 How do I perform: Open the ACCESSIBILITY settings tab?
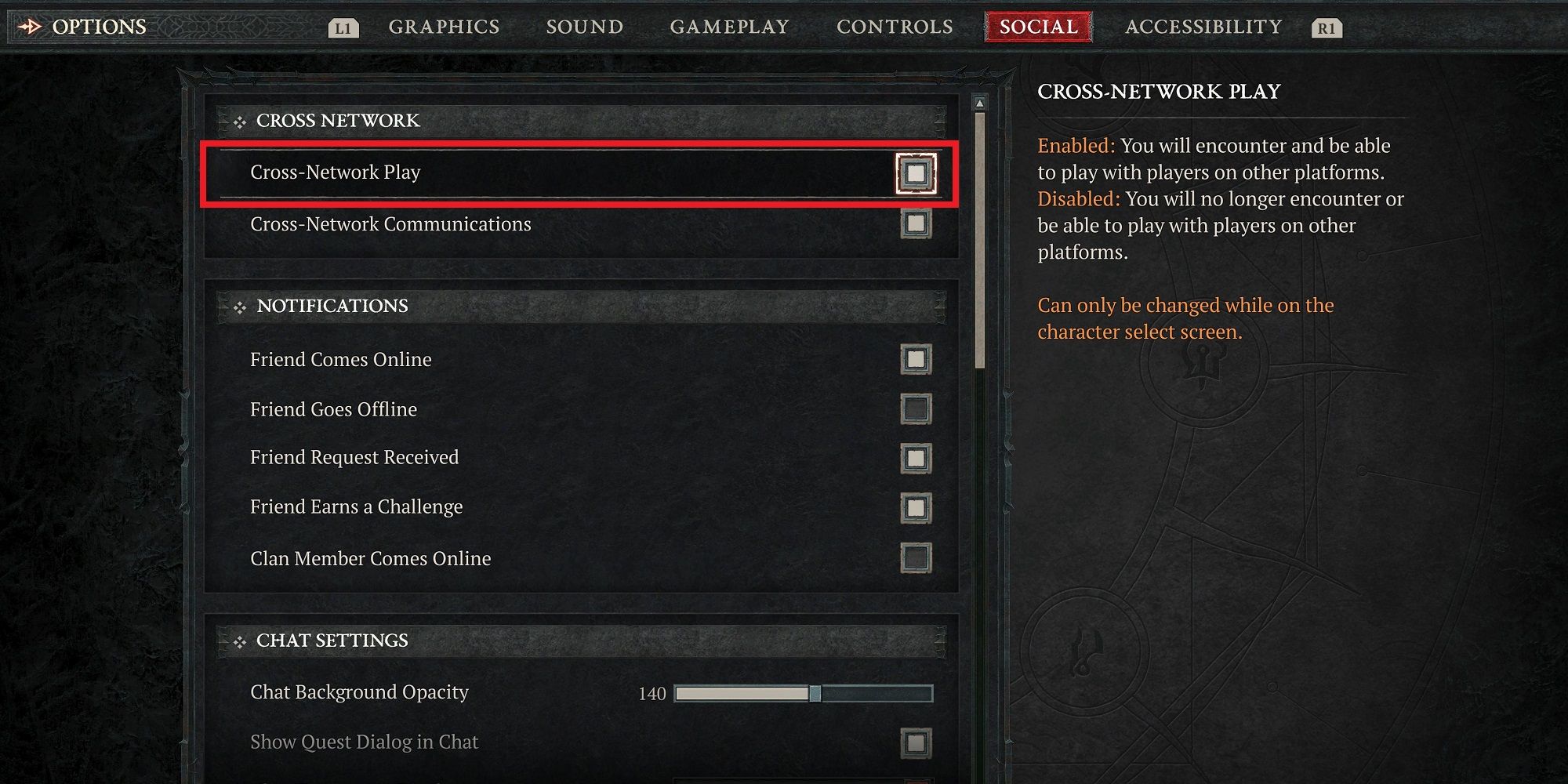[1202, 26]
